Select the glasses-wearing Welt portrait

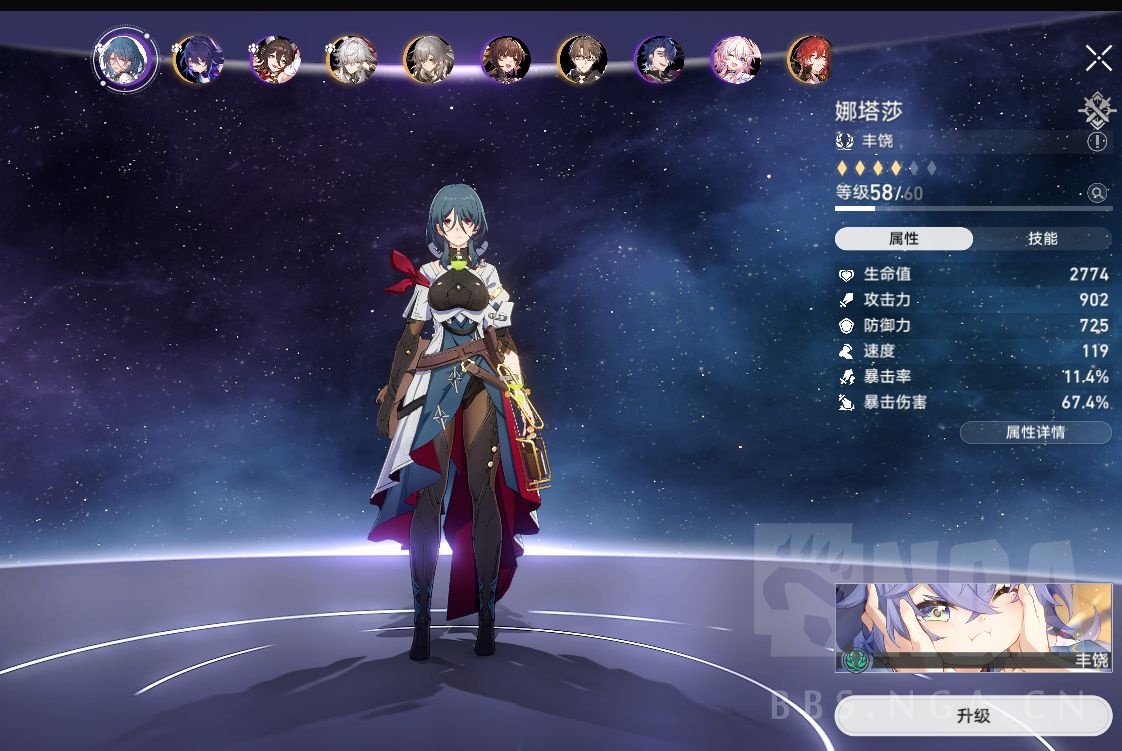[x=582, y=59]
